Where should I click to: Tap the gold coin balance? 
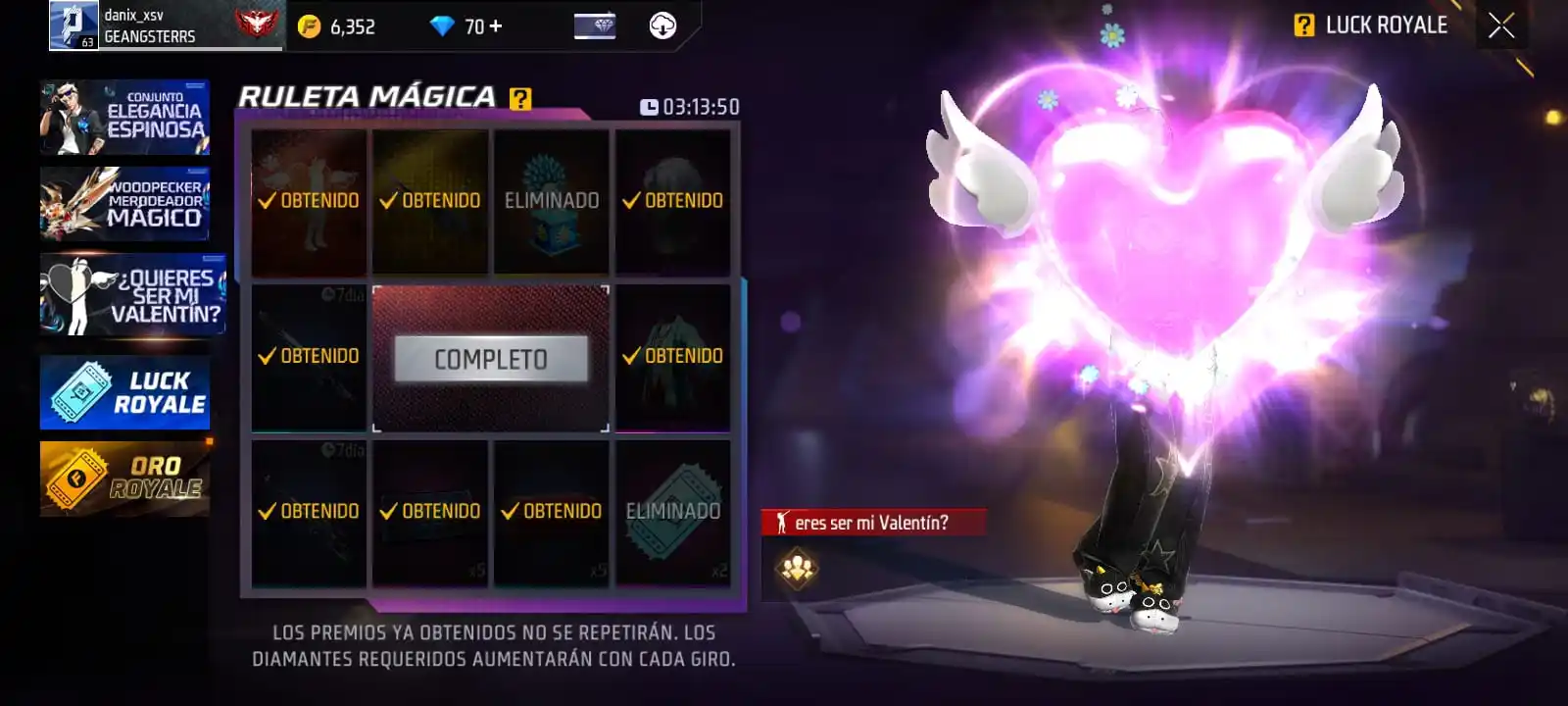point(337,26)
